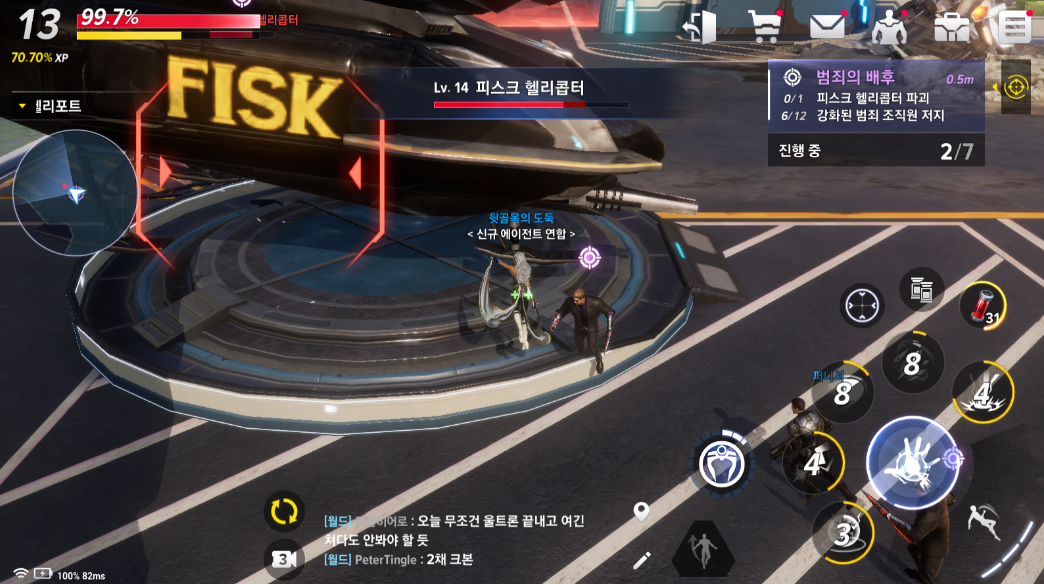
Task: Fire the glowing palm basic attack
Action: (910, 462)
